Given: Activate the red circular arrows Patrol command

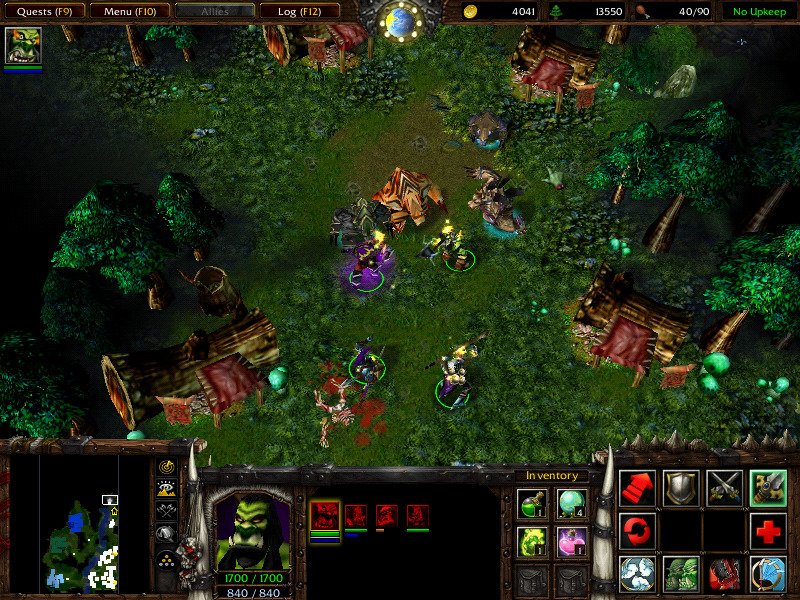Looking at the screenshot, I should pyautogui.click(x=638, y=530).
